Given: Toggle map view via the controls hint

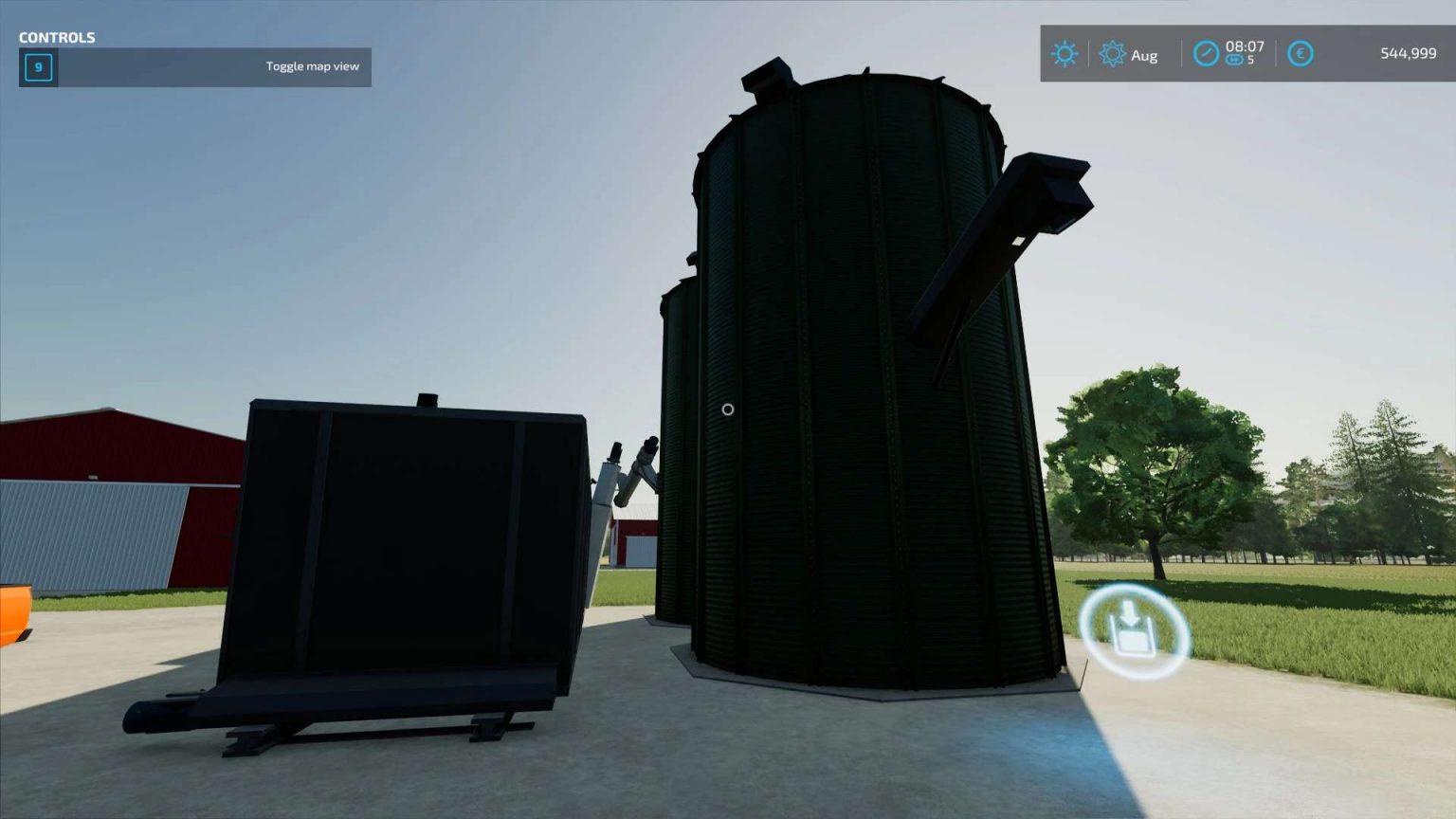Looking at the screenshot, I should coord(312,66).
